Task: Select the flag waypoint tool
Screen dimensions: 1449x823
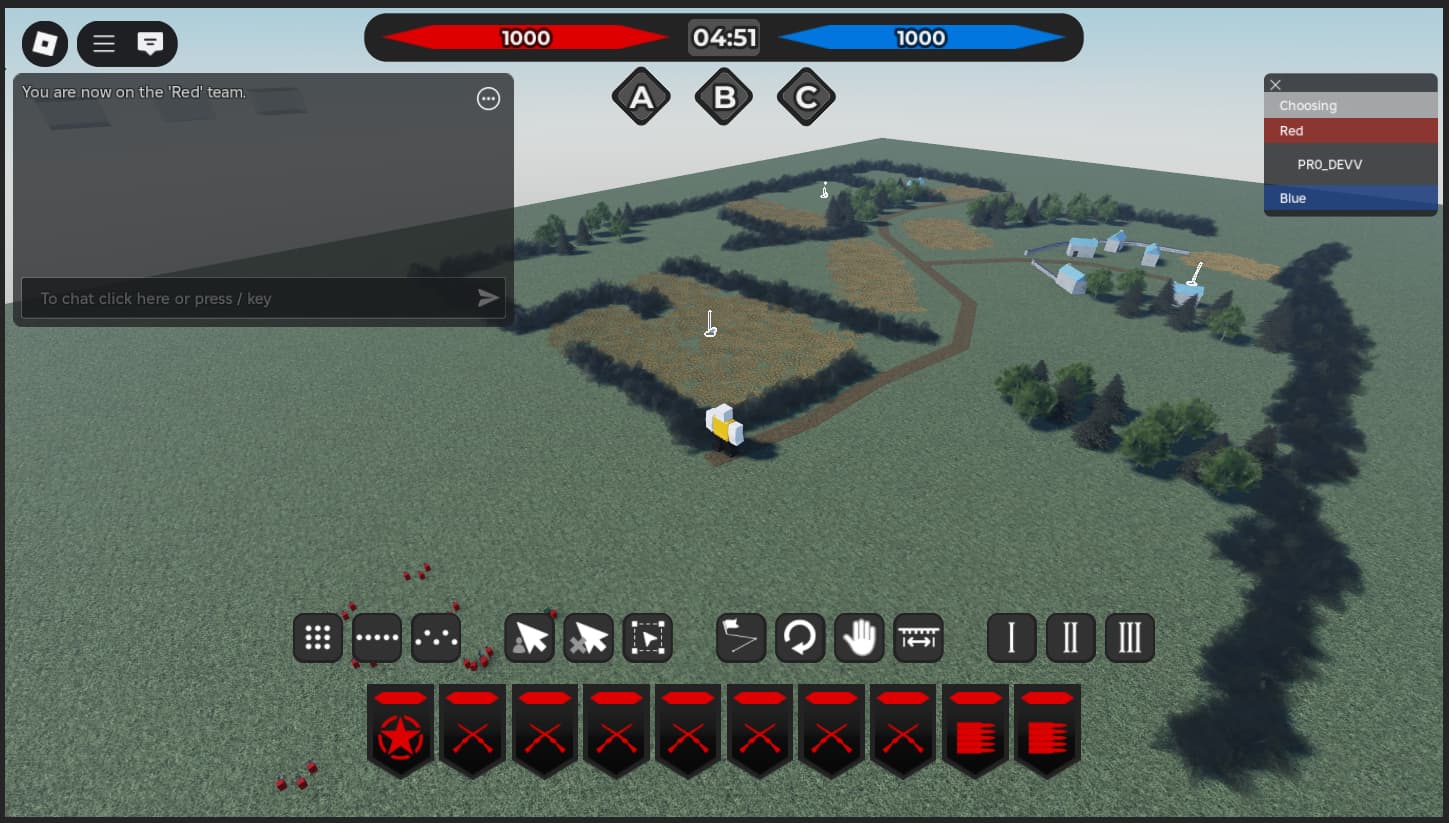Action: point(740,637)
